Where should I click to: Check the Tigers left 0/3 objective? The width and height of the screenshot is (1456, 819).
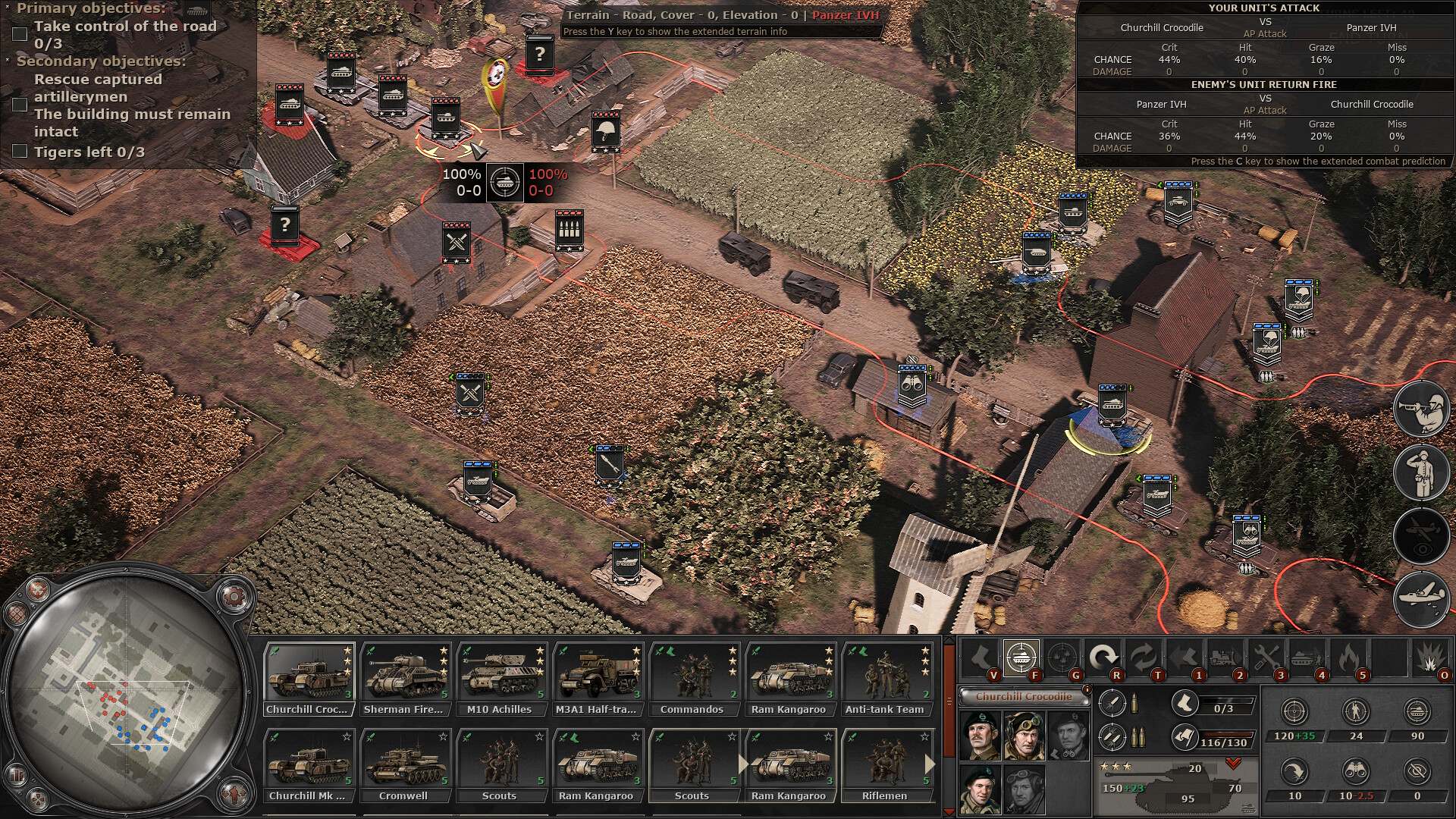(19, 152)
